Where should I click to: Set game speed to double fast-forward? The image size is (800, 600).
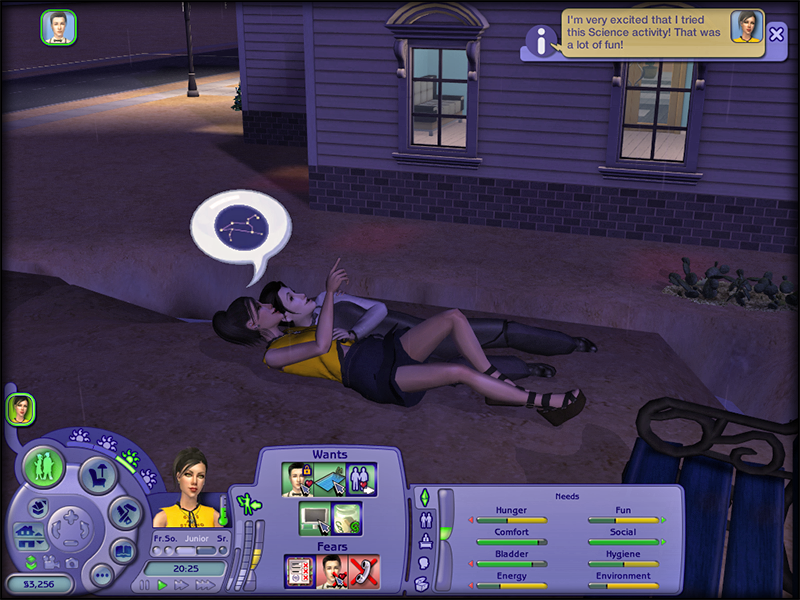point(182,585)
